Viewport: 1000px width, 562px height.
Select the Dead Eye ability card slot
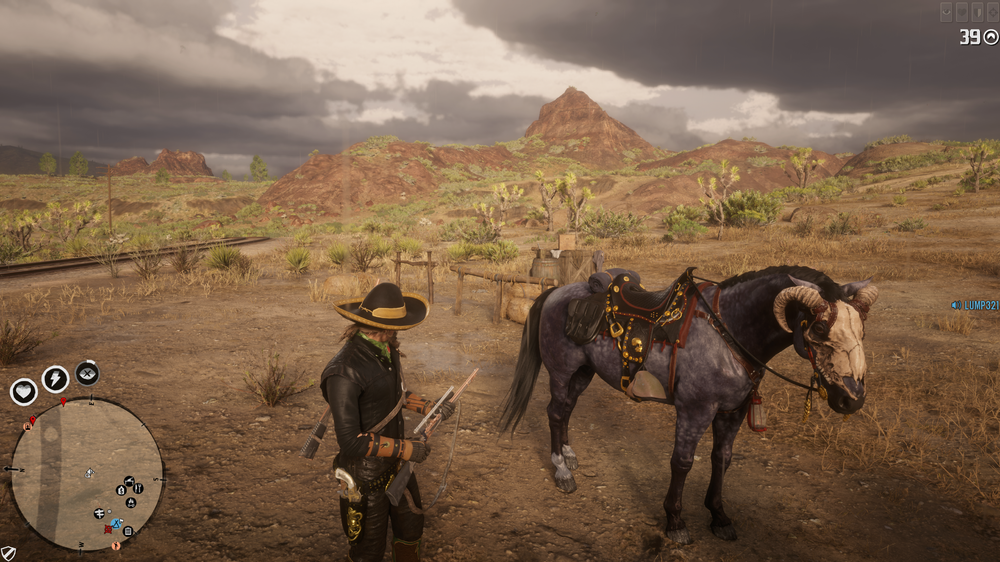point(946,12)
